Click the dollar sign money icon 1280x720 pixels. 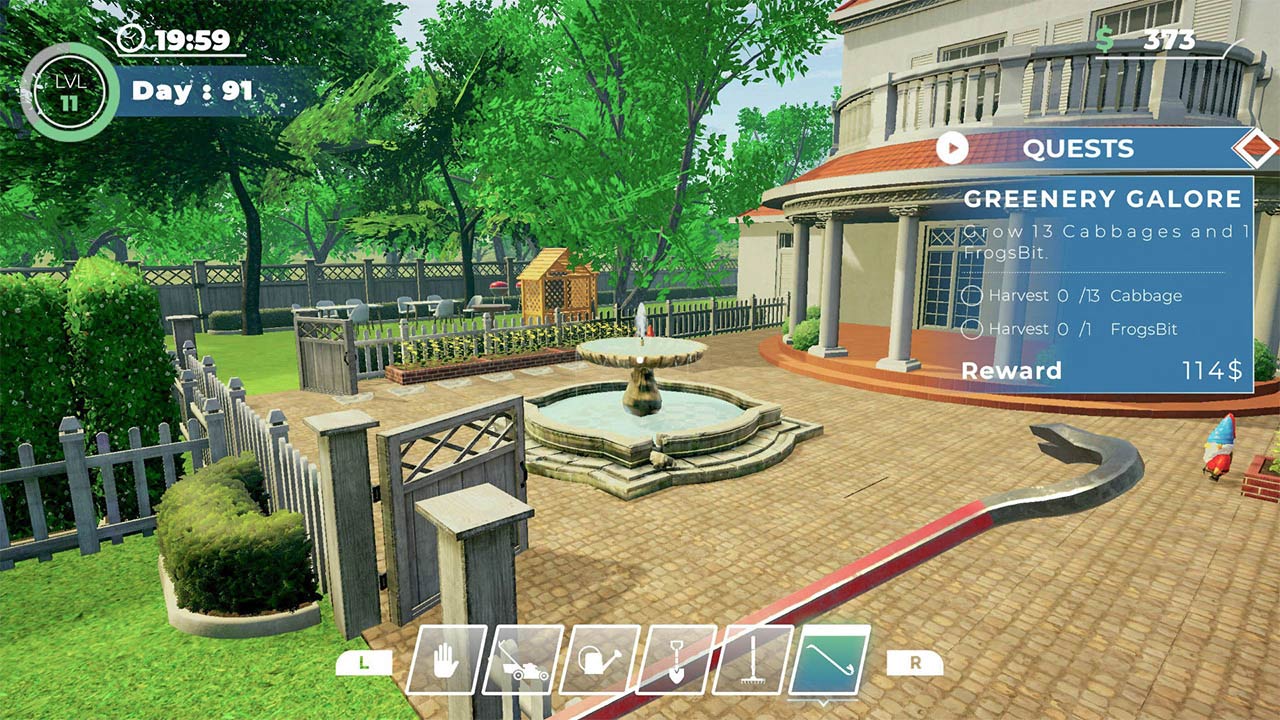[1105, 36]
